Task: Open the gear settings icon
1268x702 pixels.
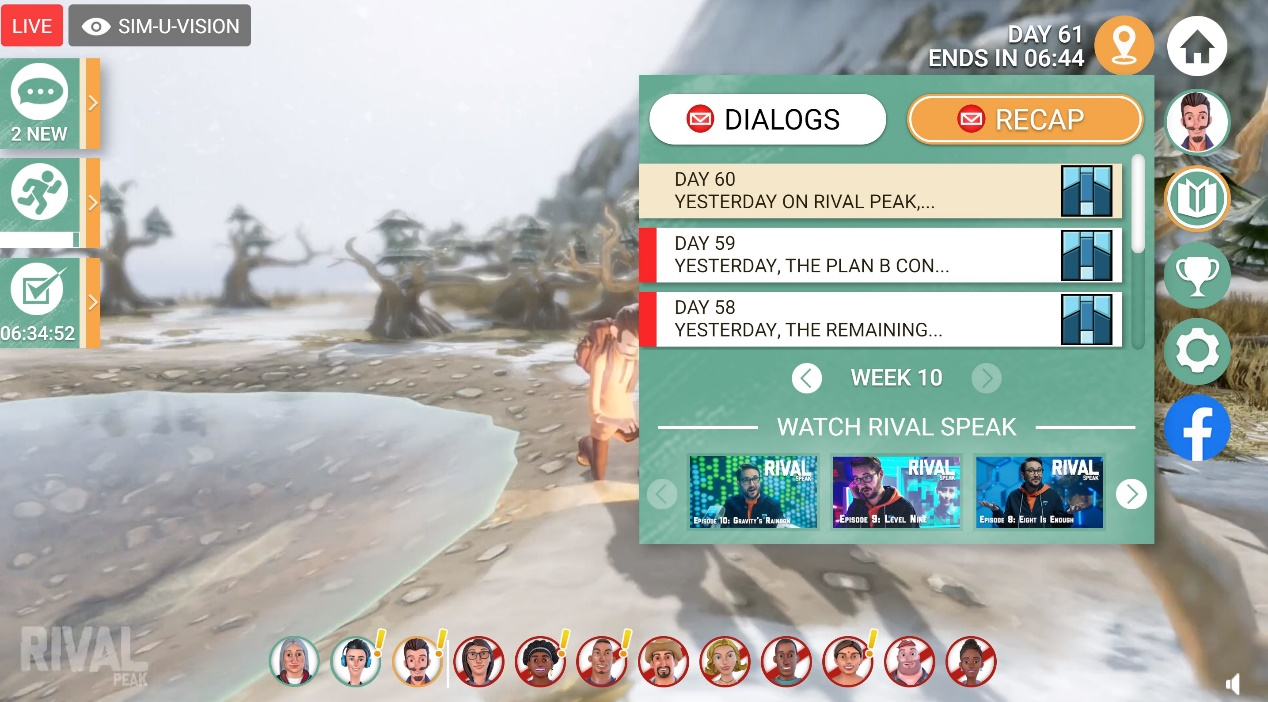Action: [x=1197, y=351]
